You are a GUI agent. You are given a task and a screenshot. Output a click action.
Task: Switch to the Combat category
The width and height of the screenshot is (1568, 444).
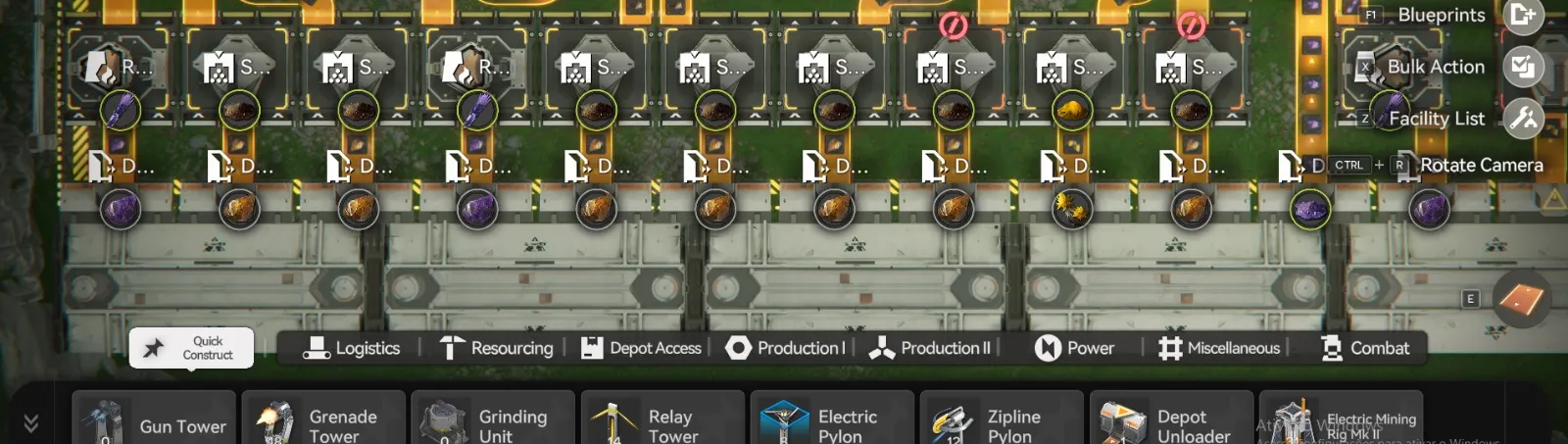point(1365,348)
